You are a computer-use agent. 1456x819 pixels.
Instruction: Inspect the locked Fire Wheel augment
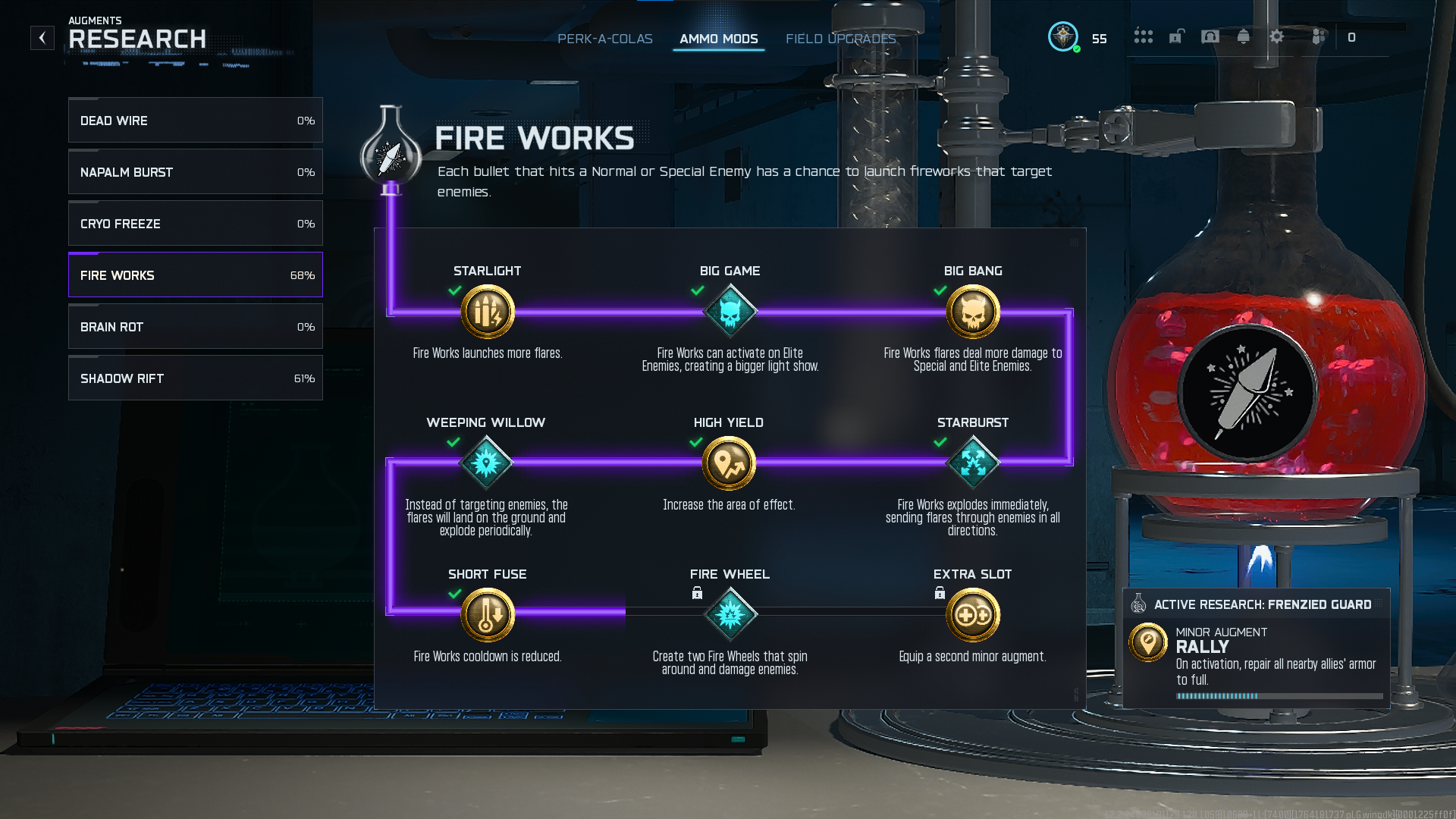(730, 615)
